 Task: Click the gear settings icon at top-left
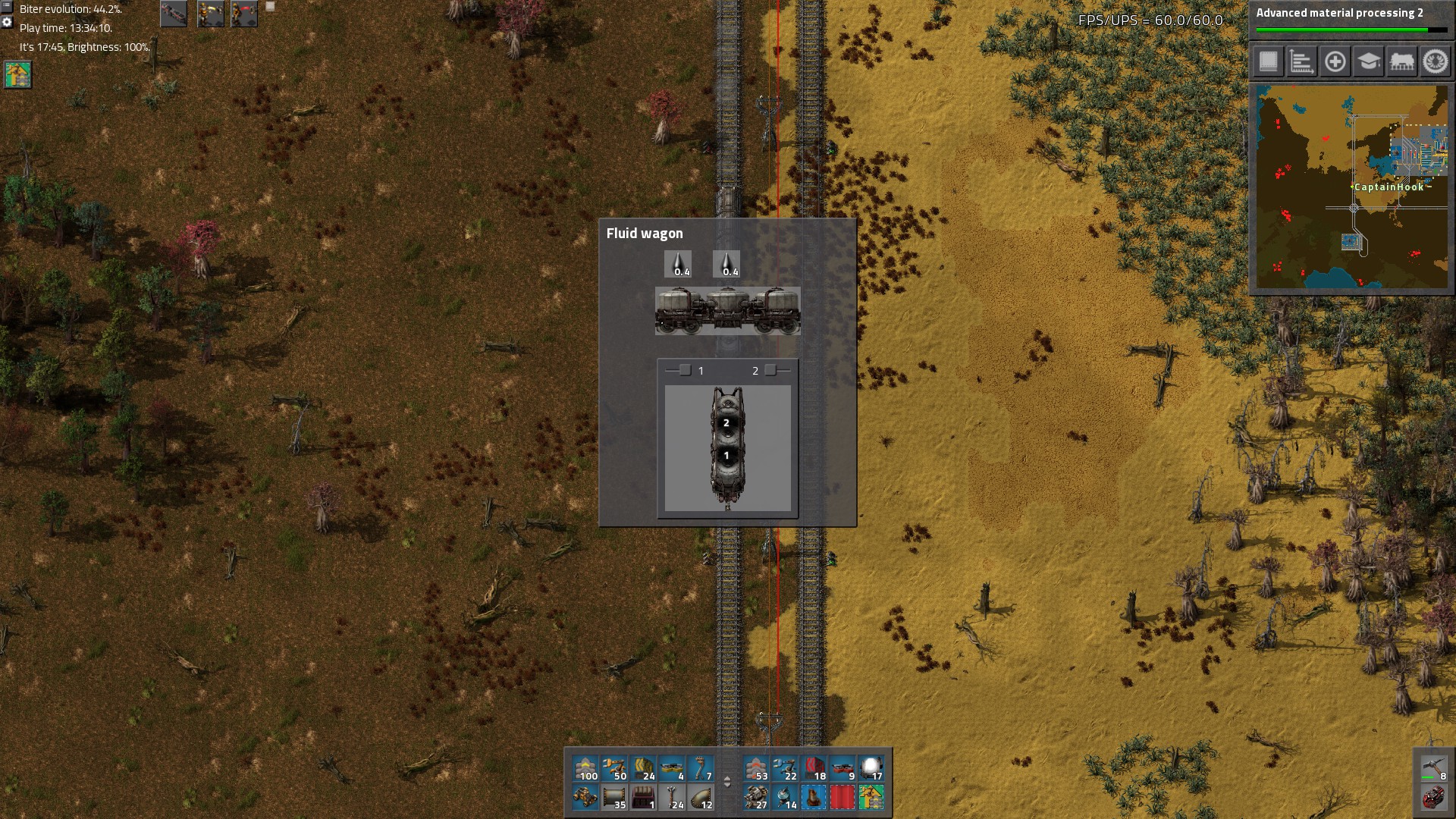point(7,23)
